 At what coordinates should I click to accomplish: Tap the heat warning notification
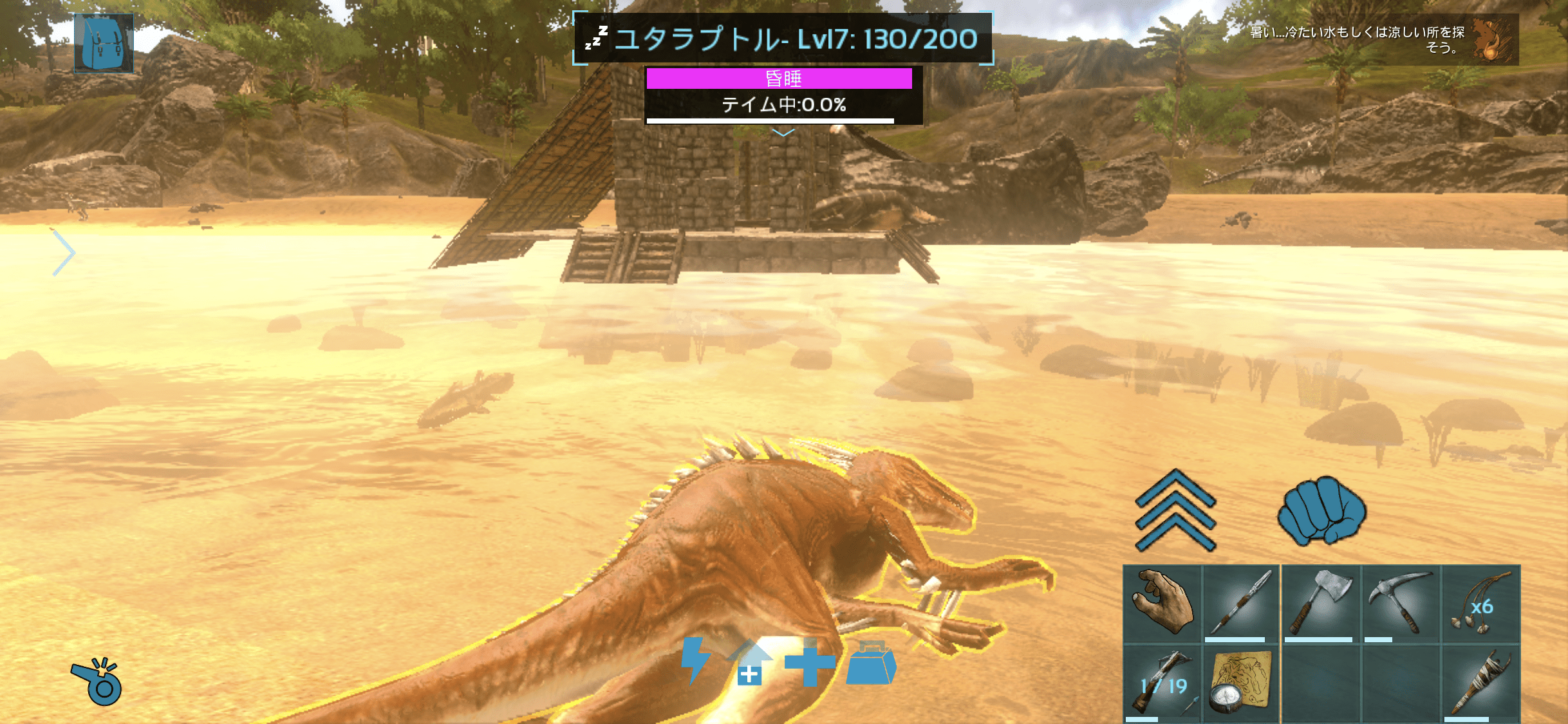tap(1383, 40)
